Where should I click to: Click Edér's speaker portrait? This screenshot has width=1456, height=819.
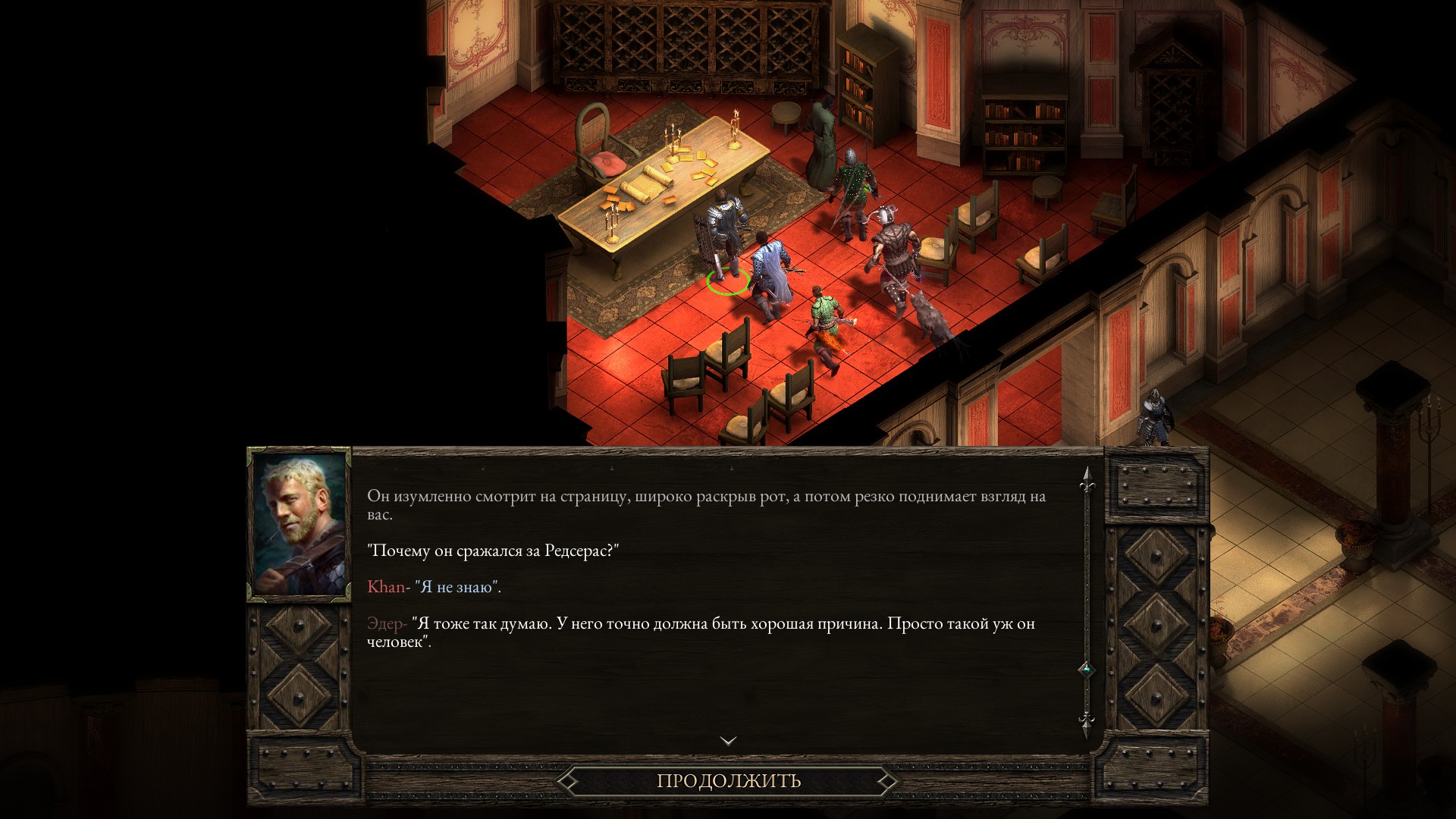pos(300,524)
